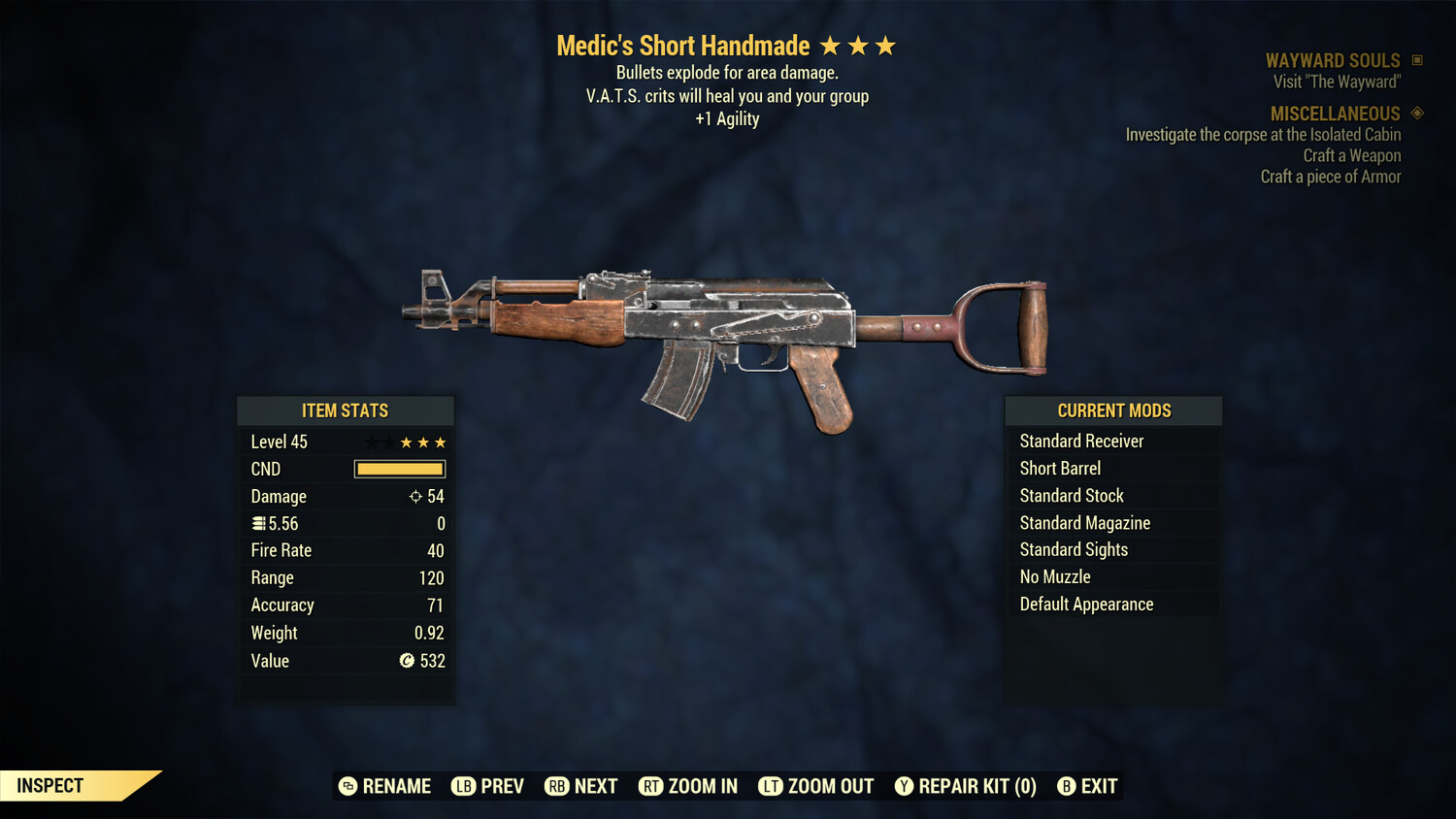
Task: Click the Y button icon for Repair Kit
Action: (x=903, y=786)
